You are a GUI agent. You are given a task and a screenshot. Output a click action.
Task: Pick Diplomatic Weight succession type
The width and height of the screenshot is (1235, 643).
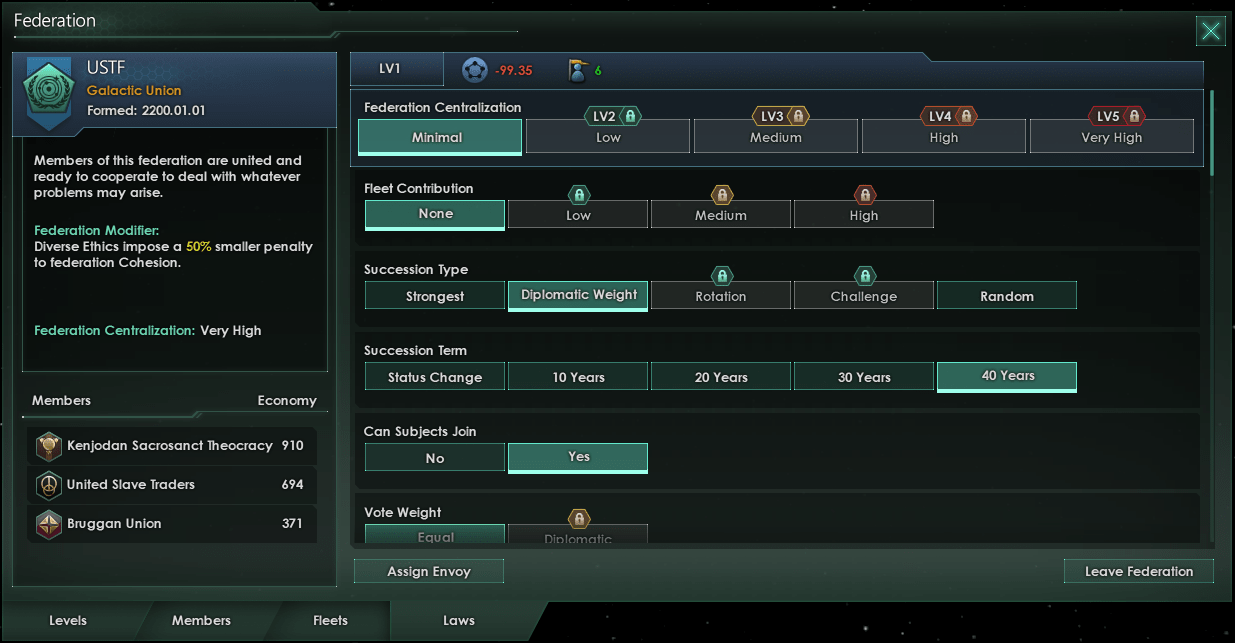(578, 294)
